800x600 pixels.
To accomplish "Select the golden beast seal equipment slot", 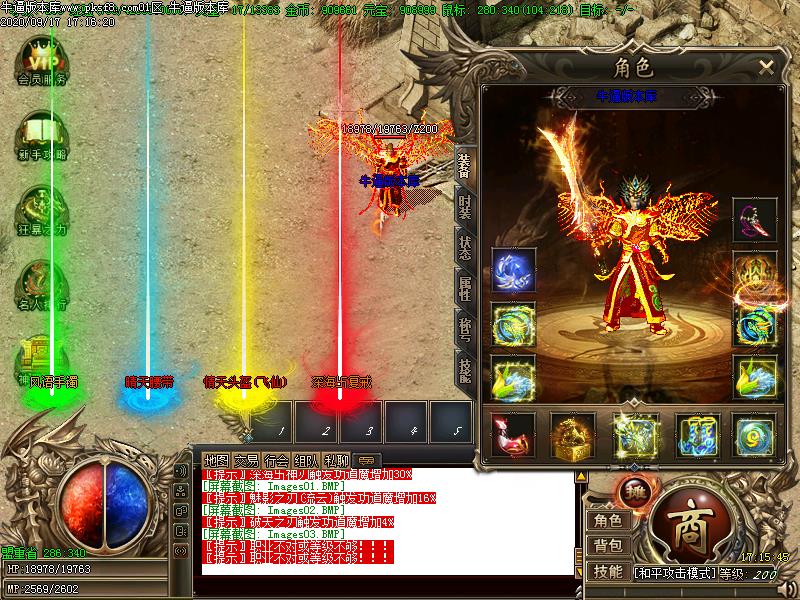I will pyautogui.click(x=572, y=434).
